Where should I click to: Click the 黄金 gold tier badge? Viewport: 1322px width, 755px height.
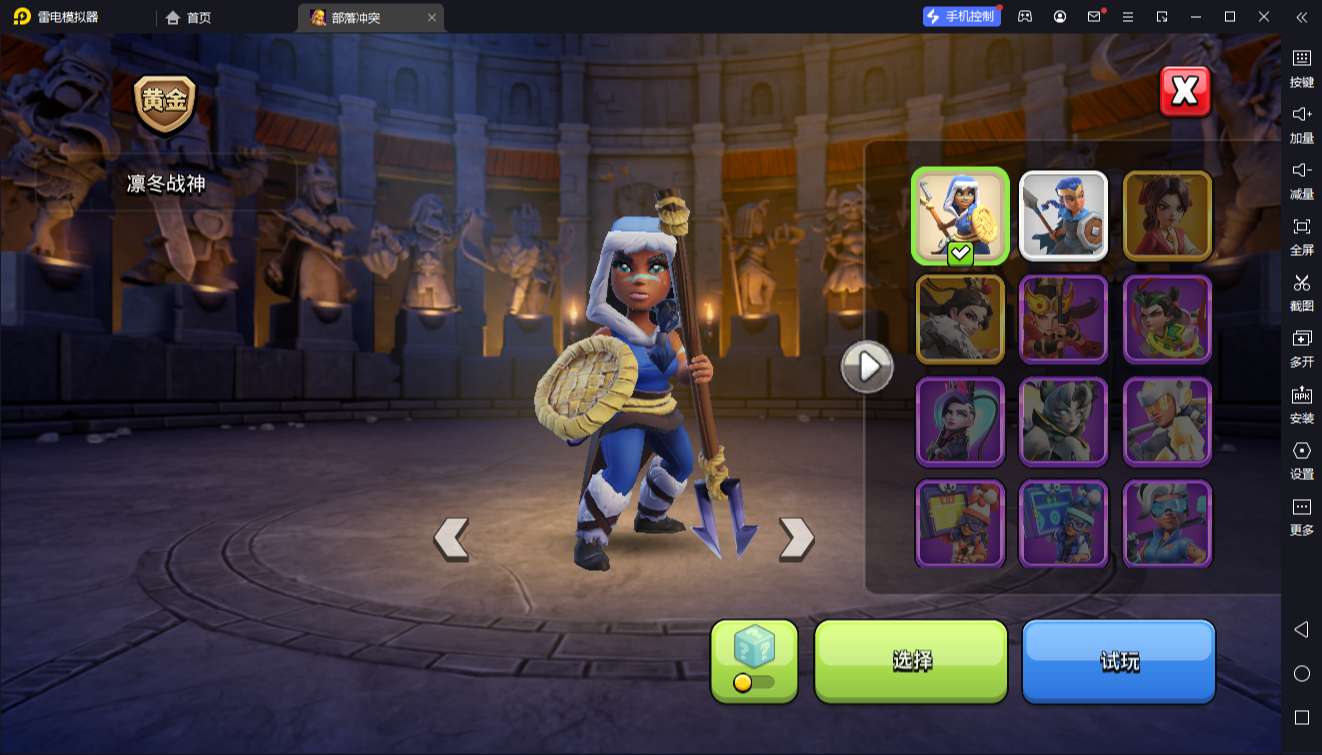(x=165, y=103)
